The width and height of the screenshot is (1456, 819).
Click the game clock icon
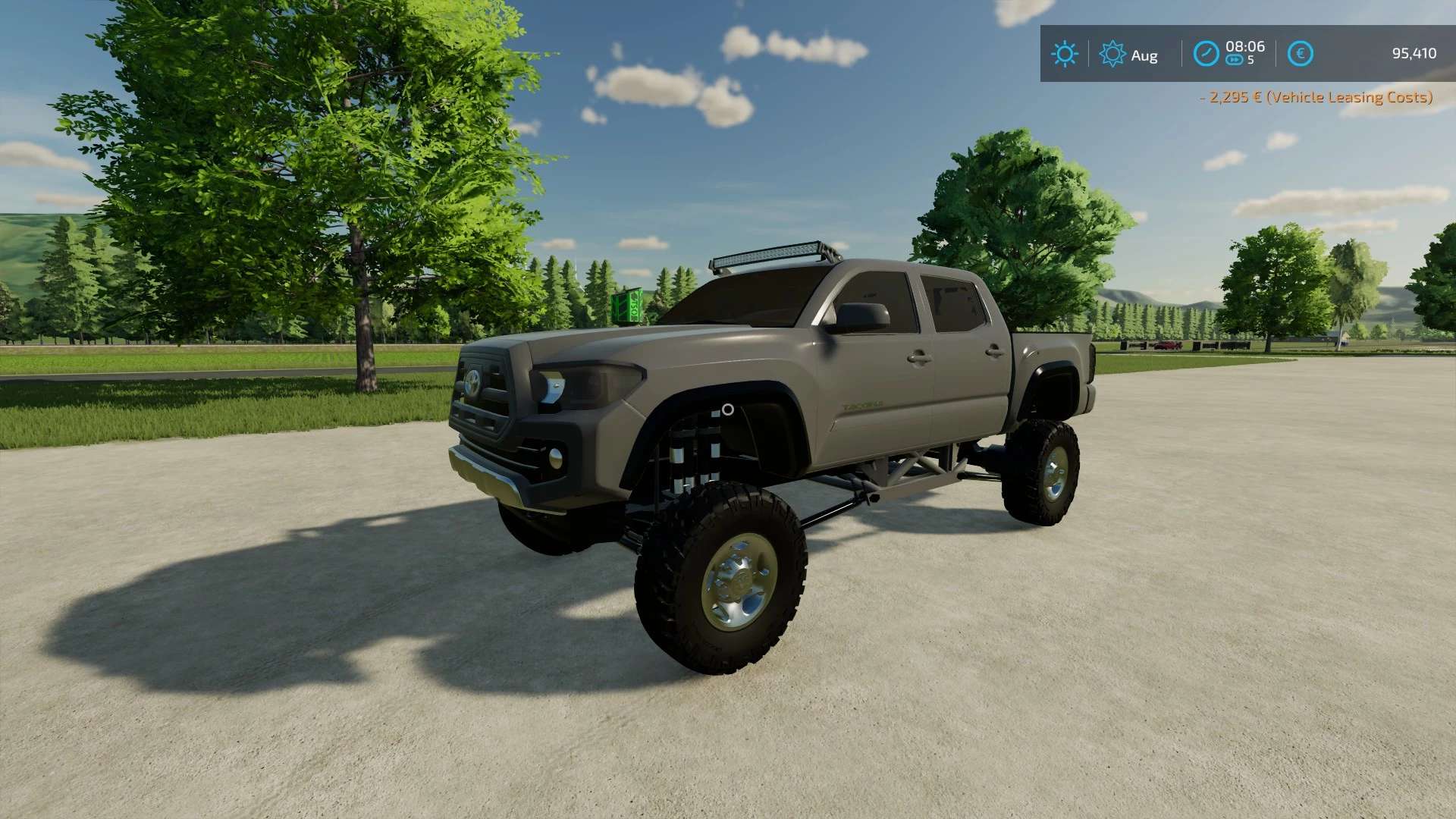pos(1206,54)
